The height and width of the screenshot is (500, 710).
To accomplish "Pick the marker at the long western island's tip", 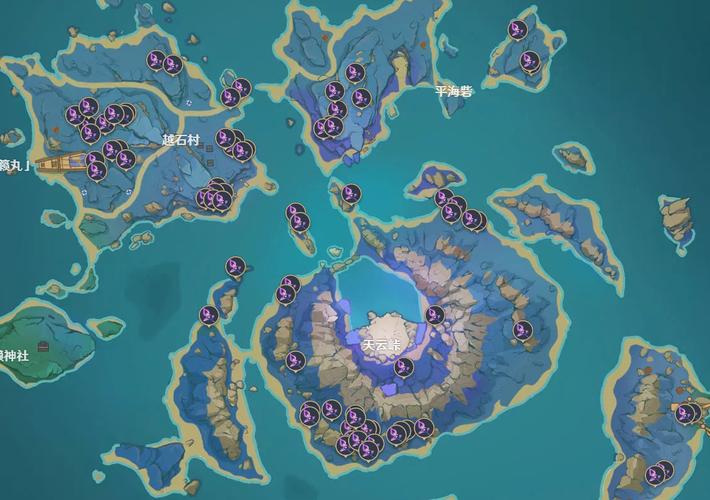I will click(x=210, y=315).
